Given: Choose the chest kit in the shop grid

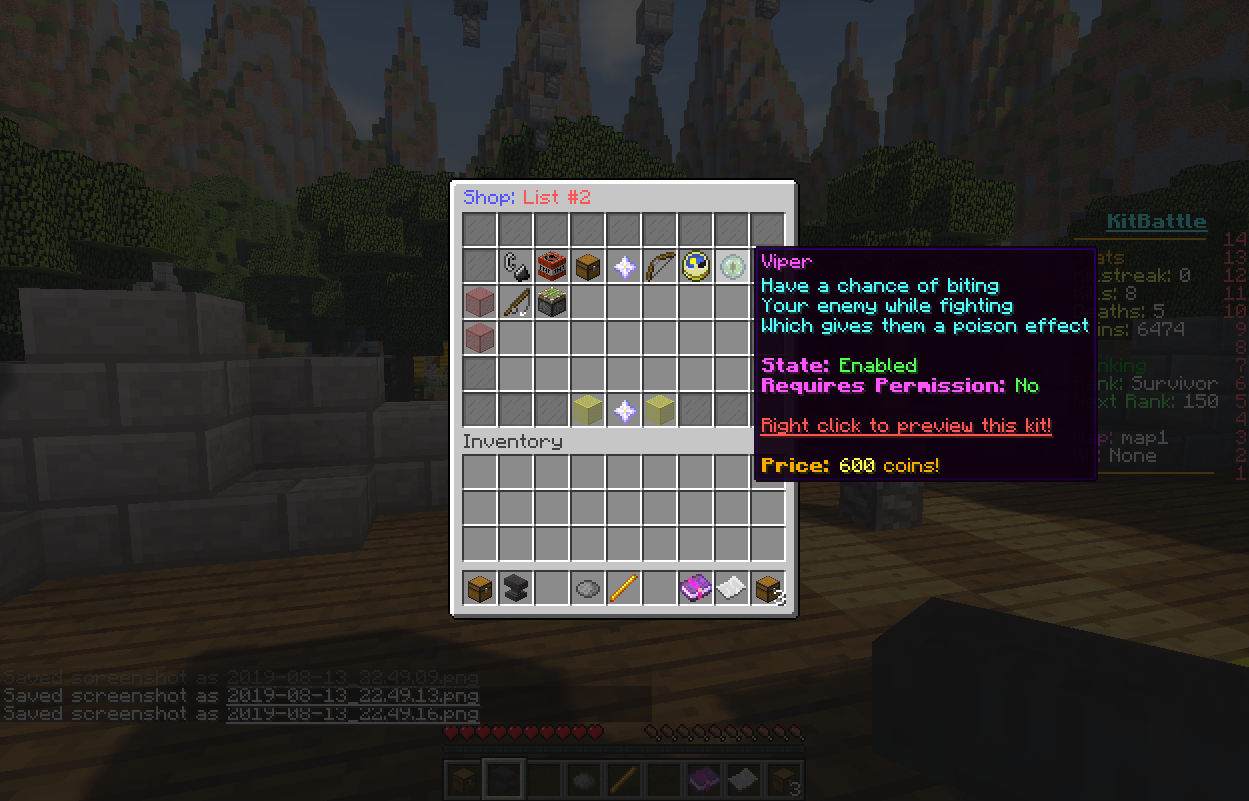Looking at the screenshot, I should (588, 266).
